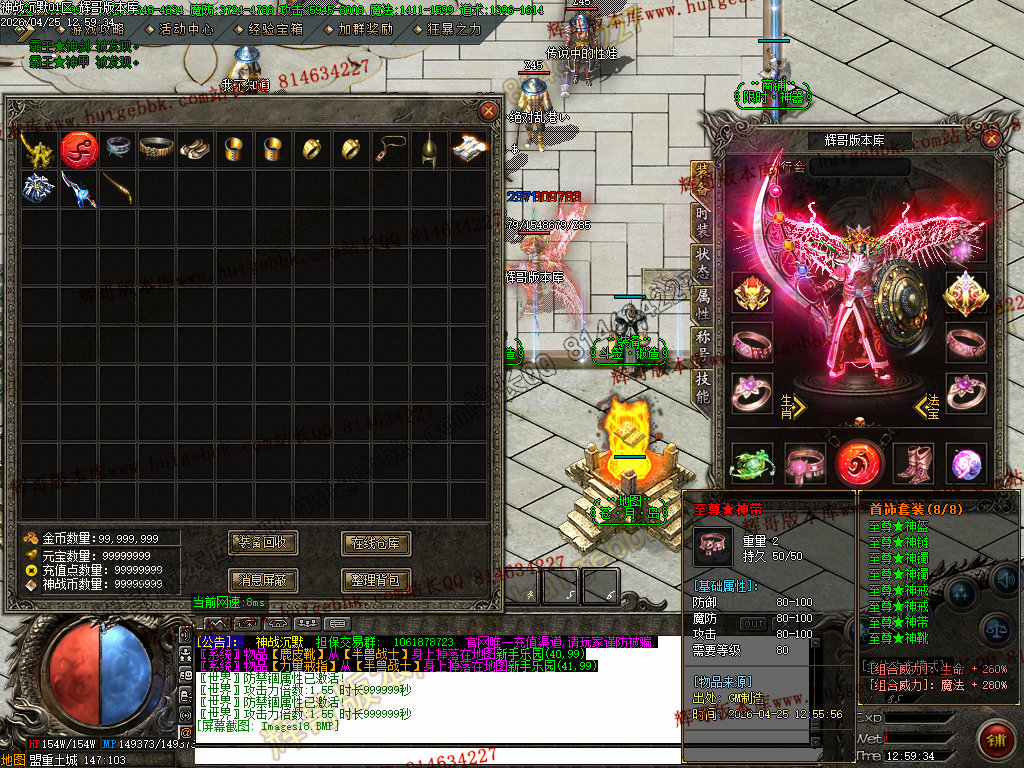1024x768 pixels.
Task: Switch to the 时装 fashion tab
Action: [702, 218]
